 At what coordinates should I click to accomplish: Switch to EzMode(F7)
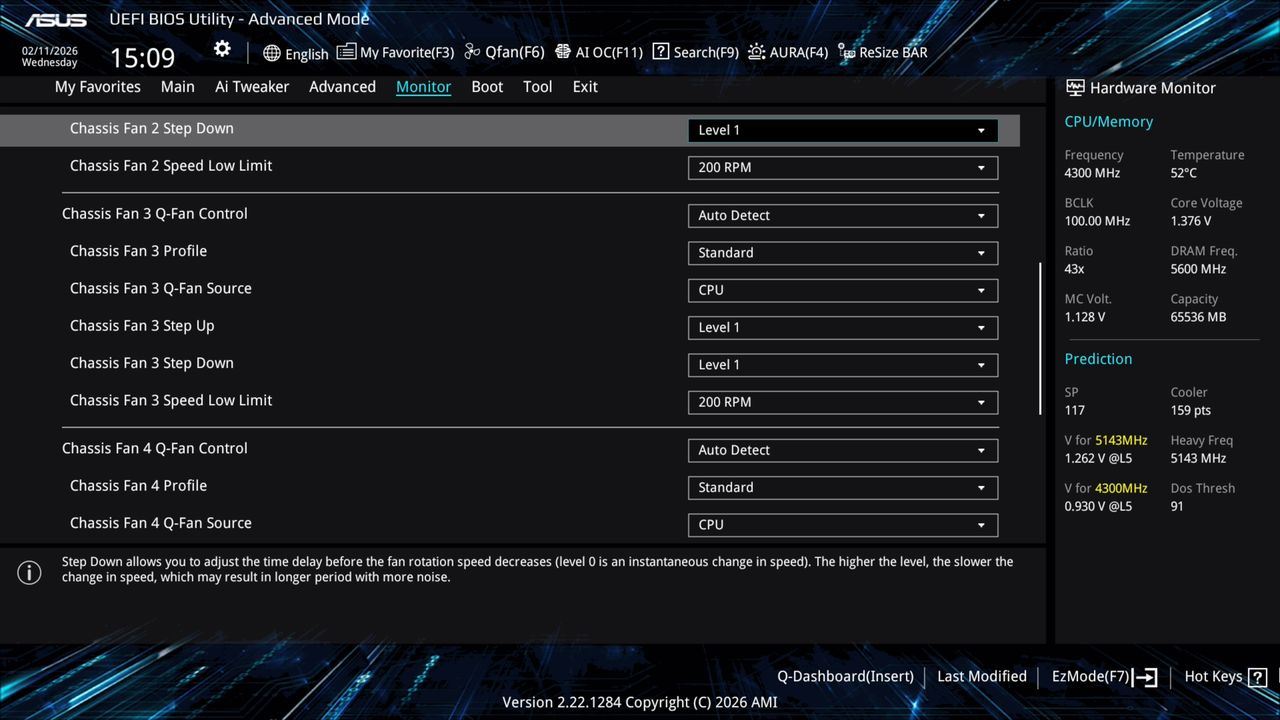click(x=1091, y=676)
